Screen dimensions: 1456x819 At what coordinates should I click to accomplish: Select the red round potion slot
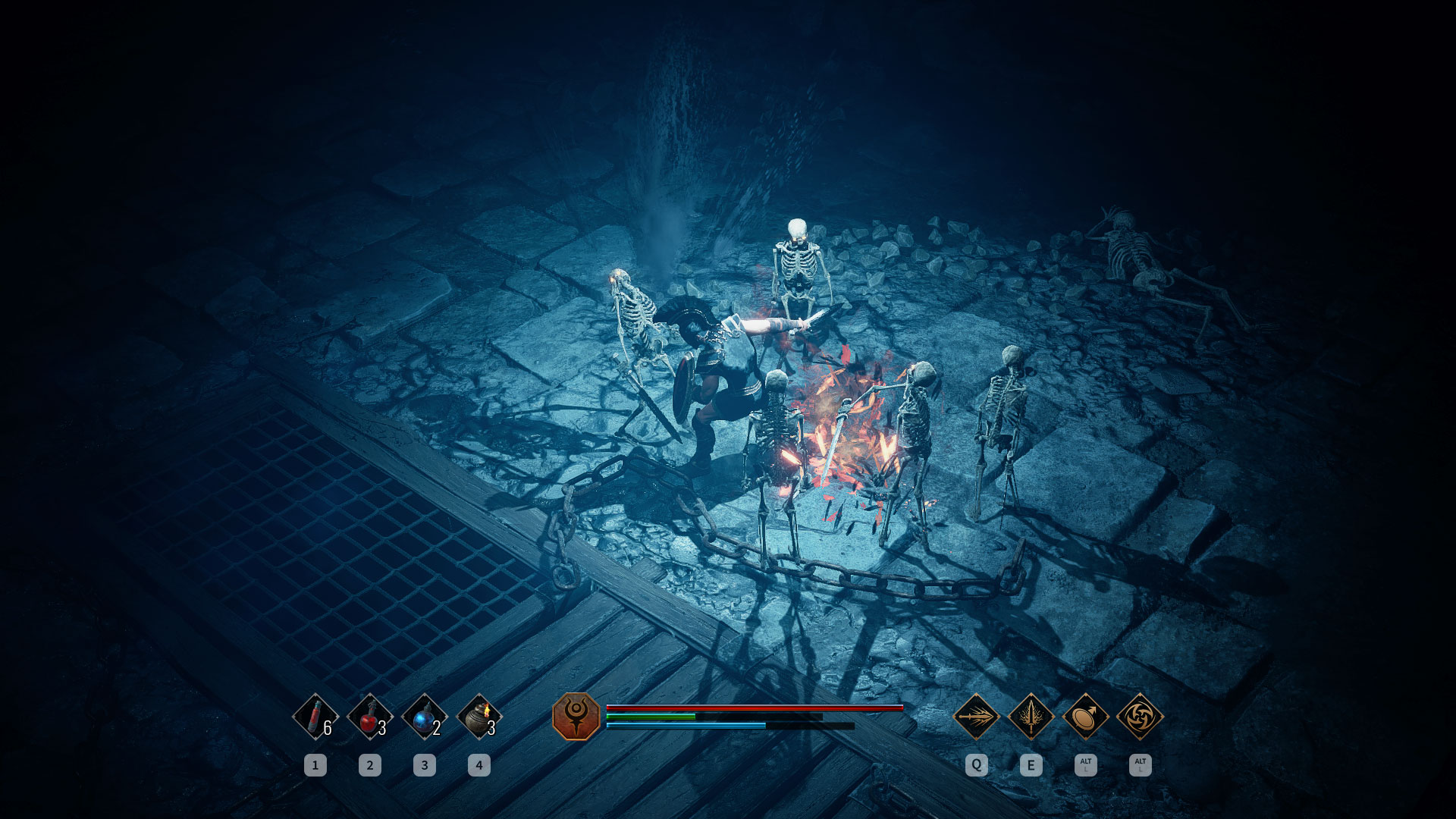(370, 716)
